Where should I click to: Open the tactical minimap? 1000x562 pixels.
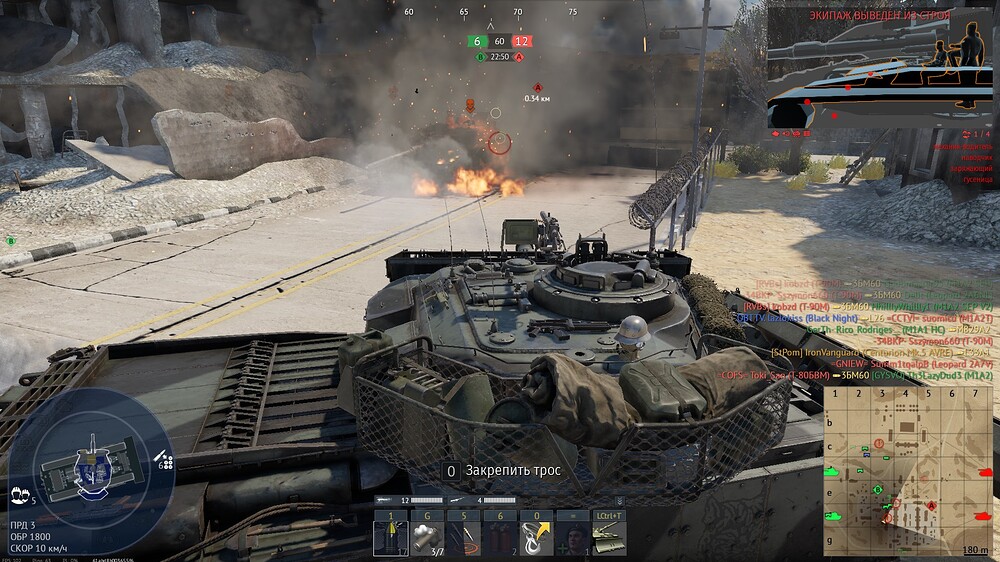click(908, 470)
